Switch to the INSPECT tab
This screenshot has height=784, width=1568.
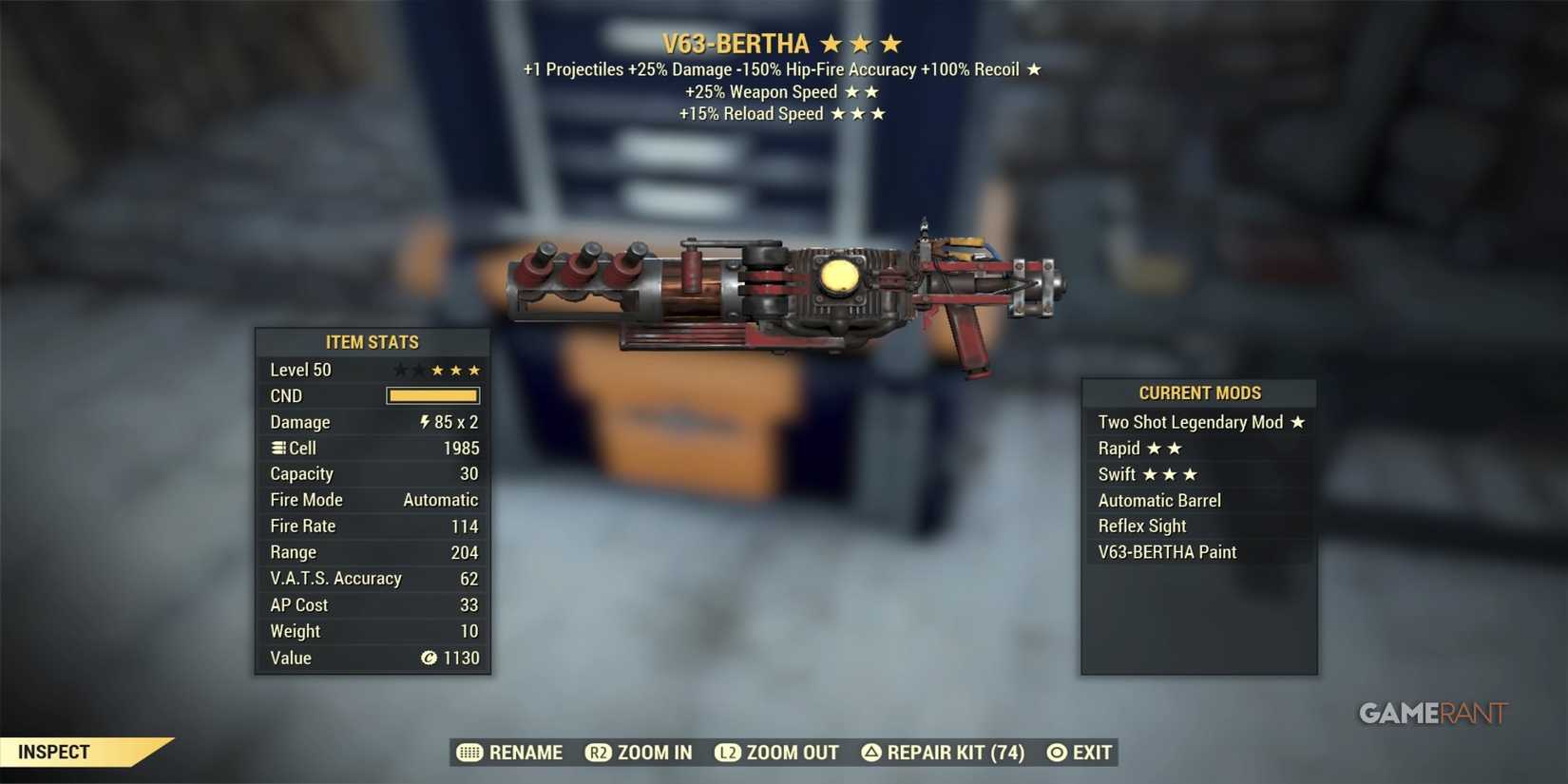point(55,752)
